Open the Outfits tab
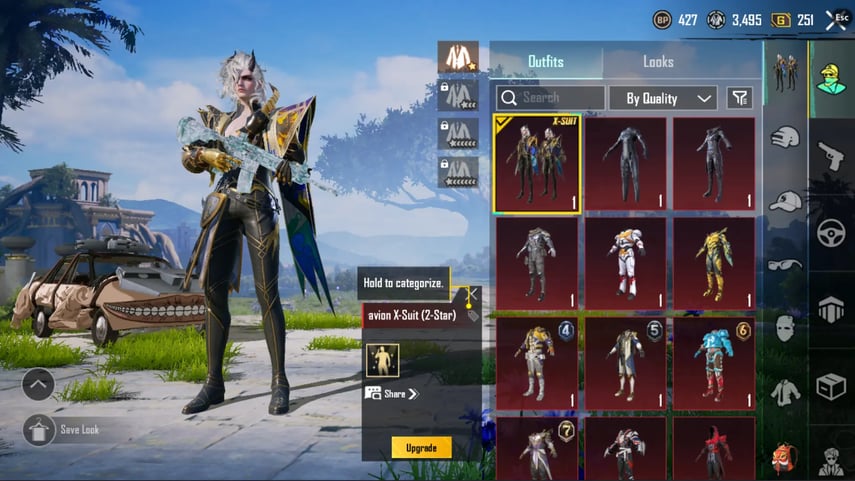 click(545, 62)
